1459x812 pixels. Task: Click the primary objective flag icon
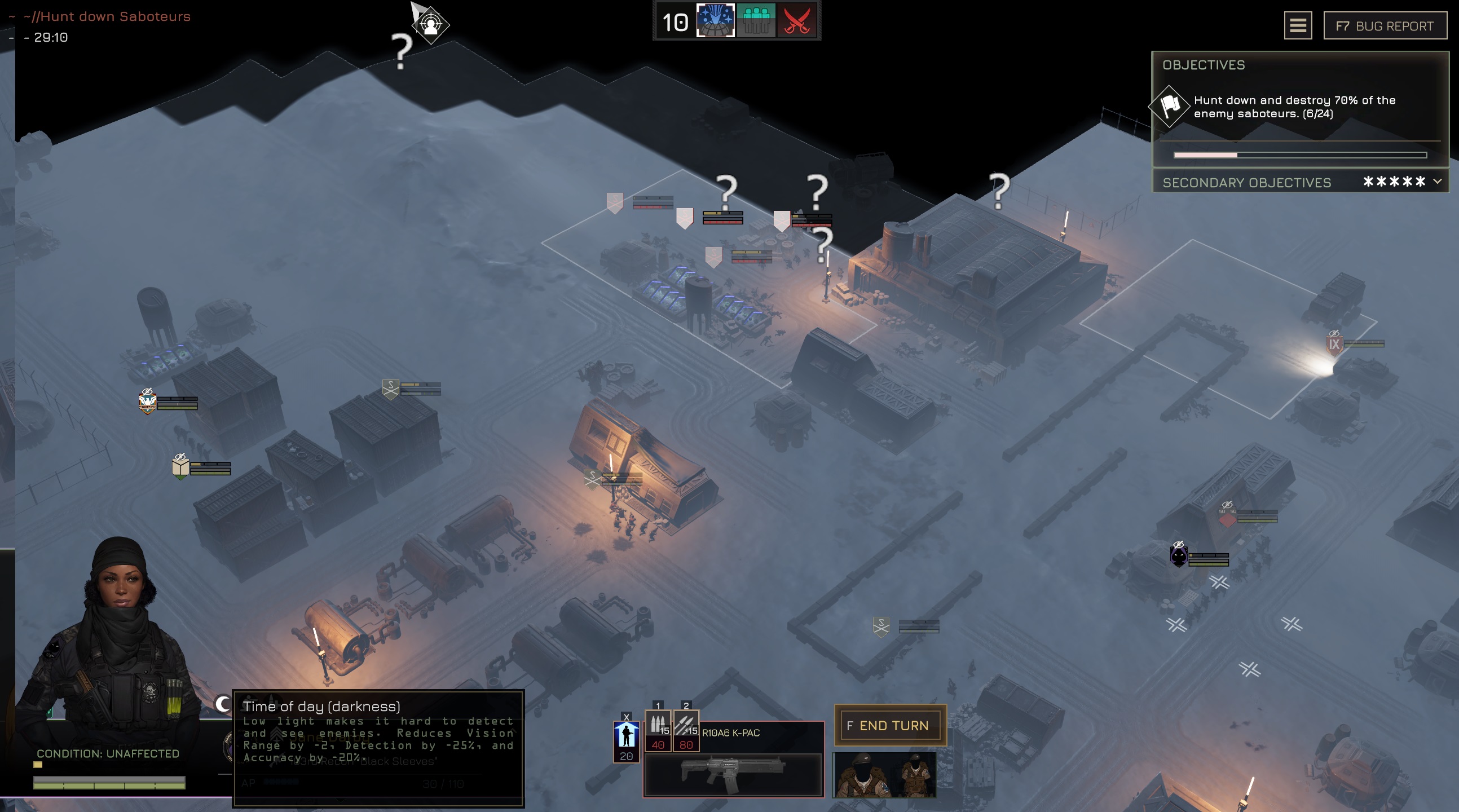point(1169,105)
